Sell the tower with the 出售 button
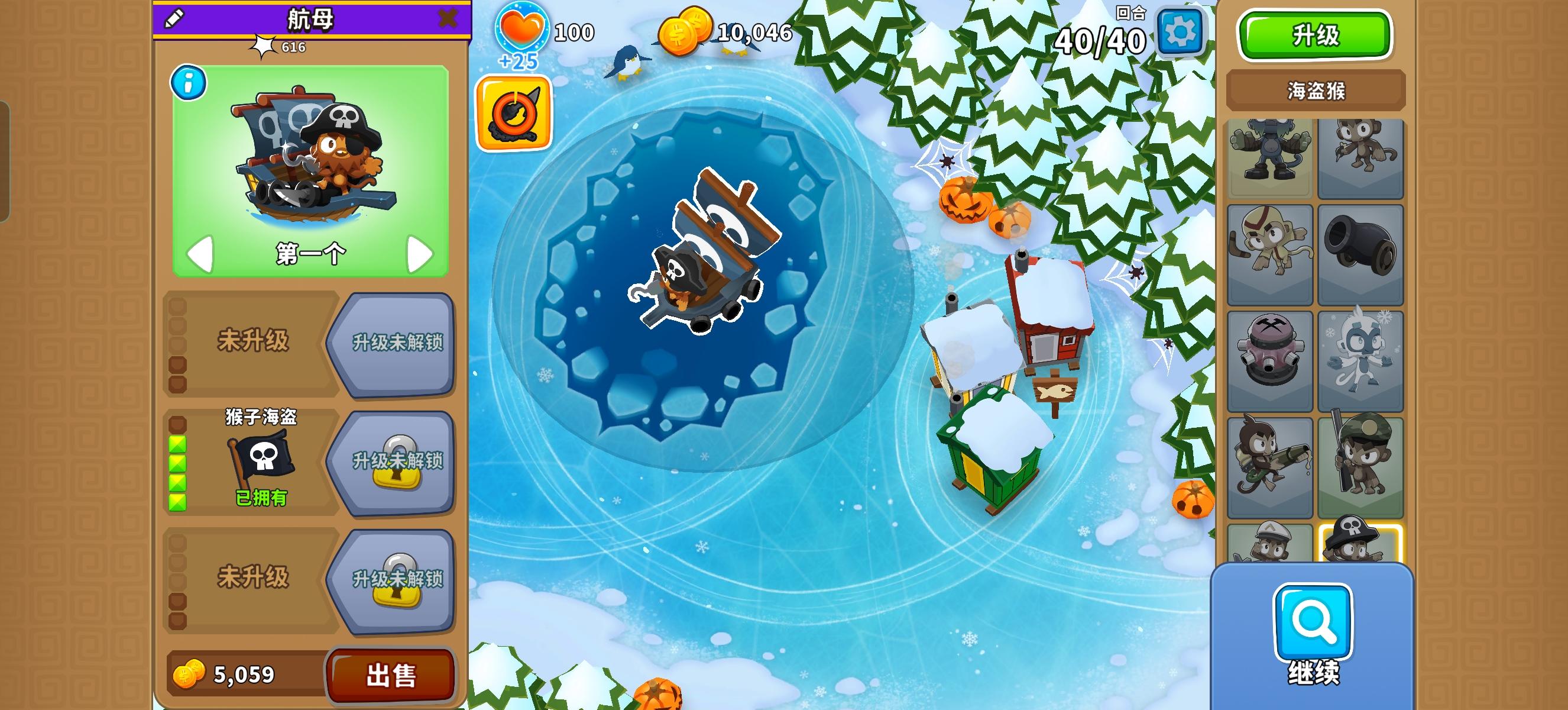The height and width of the screenshot is (710, 1568). pos(393,674)
